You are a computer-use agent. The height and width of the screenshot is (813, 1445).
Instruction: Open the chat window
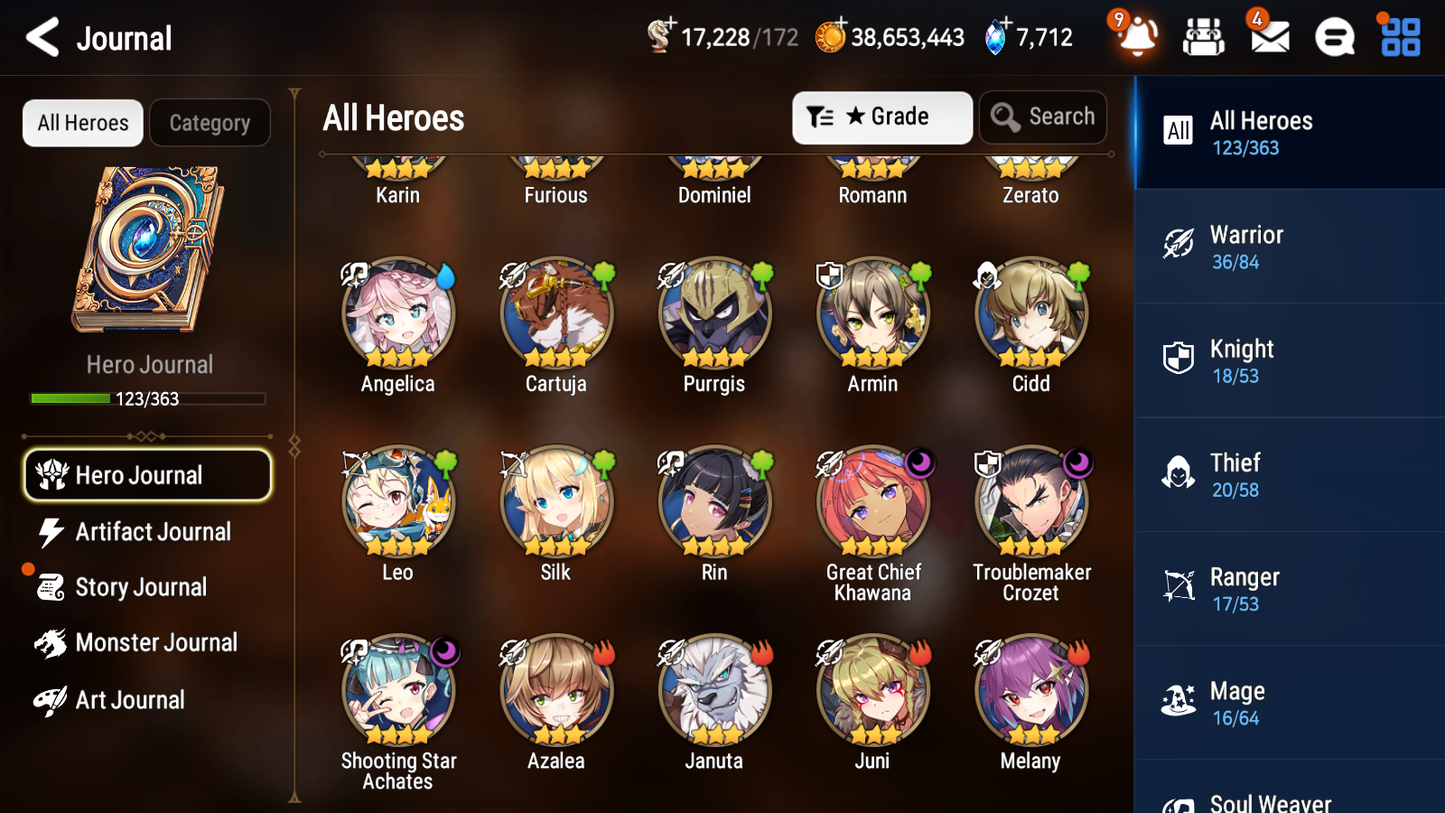(1333, 37)
